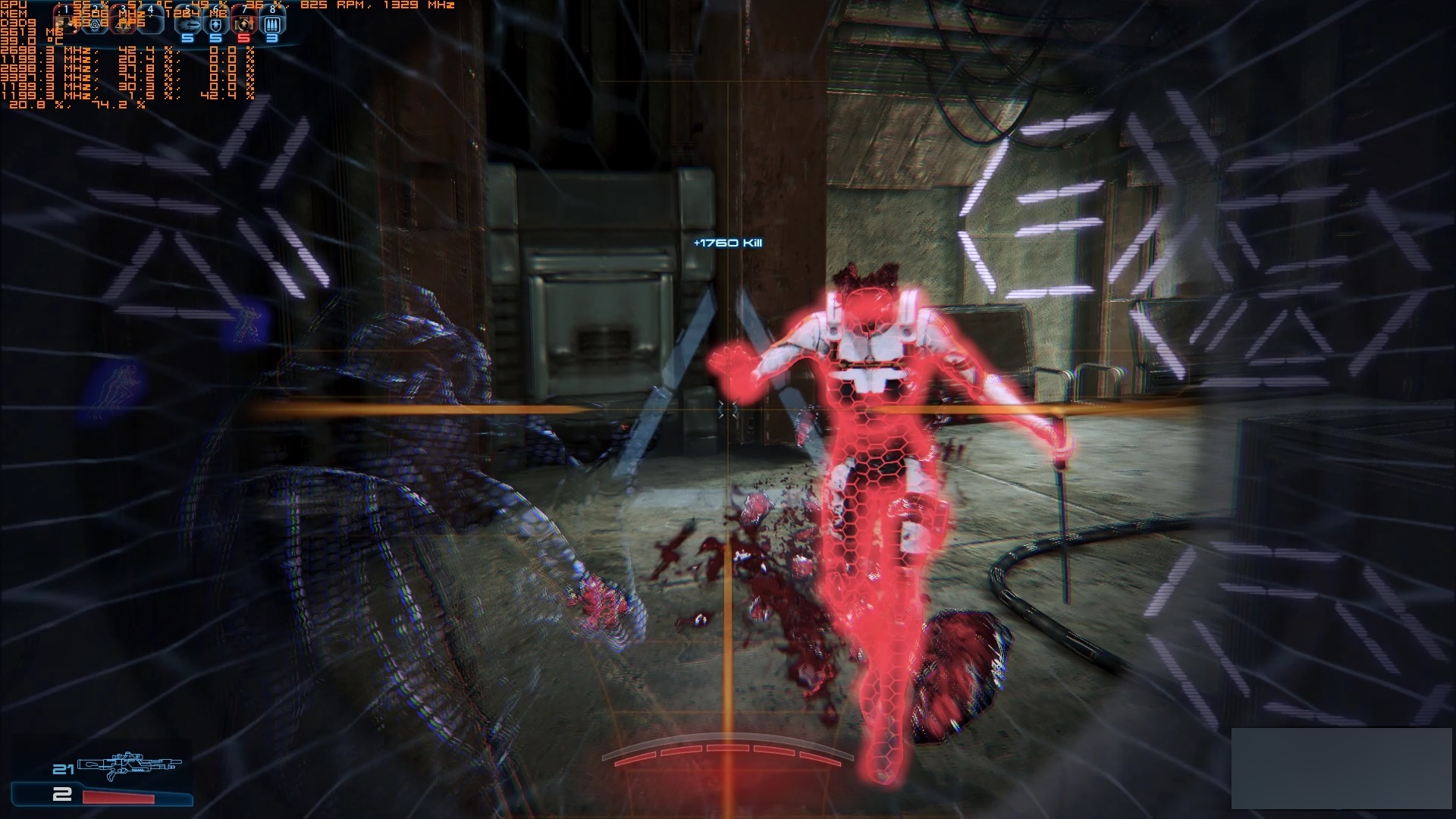This screenshot has height=819, width=1456.
Task: Activate the red adrenaline power in slot 7
Action: [x=216, y=24]
